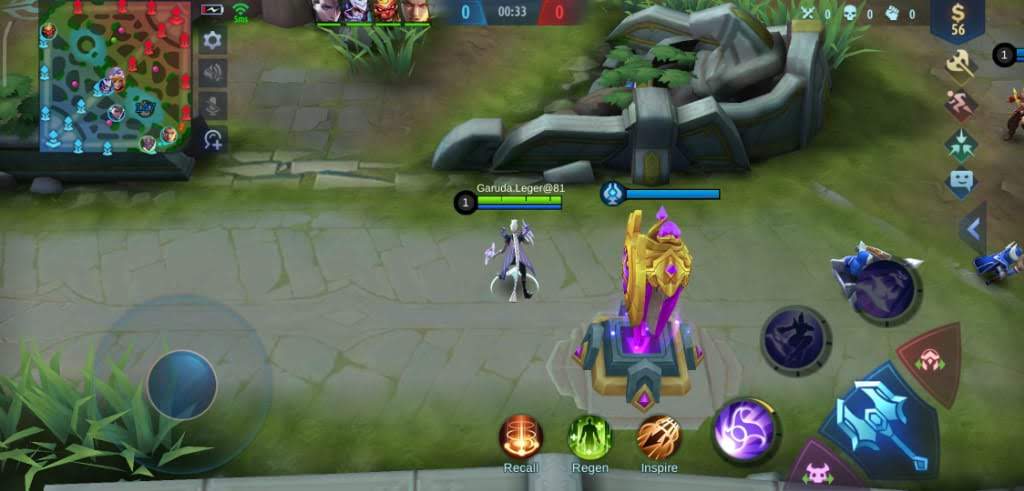Viewport: 1024px width, 491px height.
Task: Send the attack signal axe icon
Action: tap(961, 65)
